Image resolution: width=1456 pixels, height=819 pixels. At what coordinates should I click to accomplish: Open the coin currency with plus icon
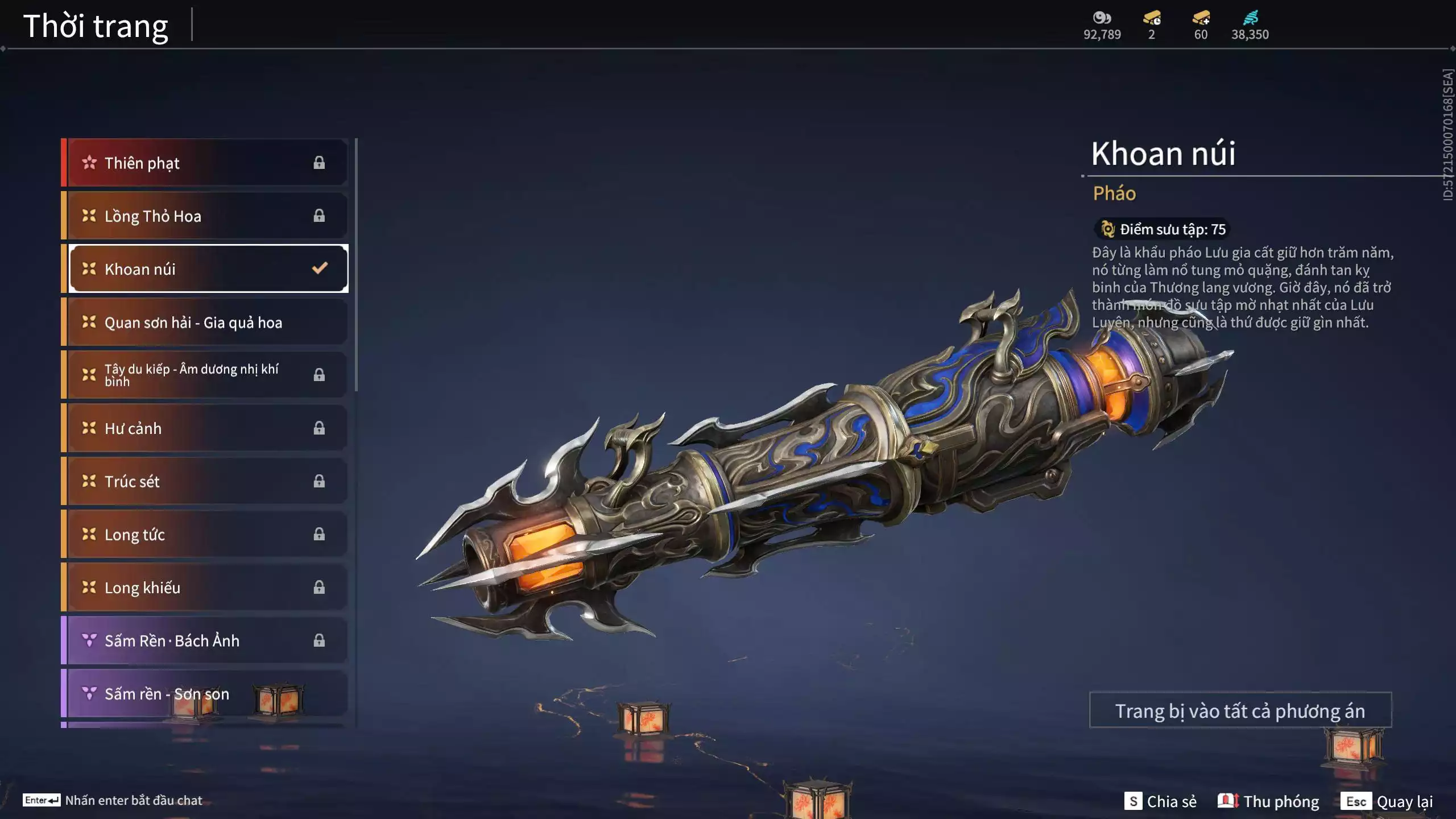1201,25
